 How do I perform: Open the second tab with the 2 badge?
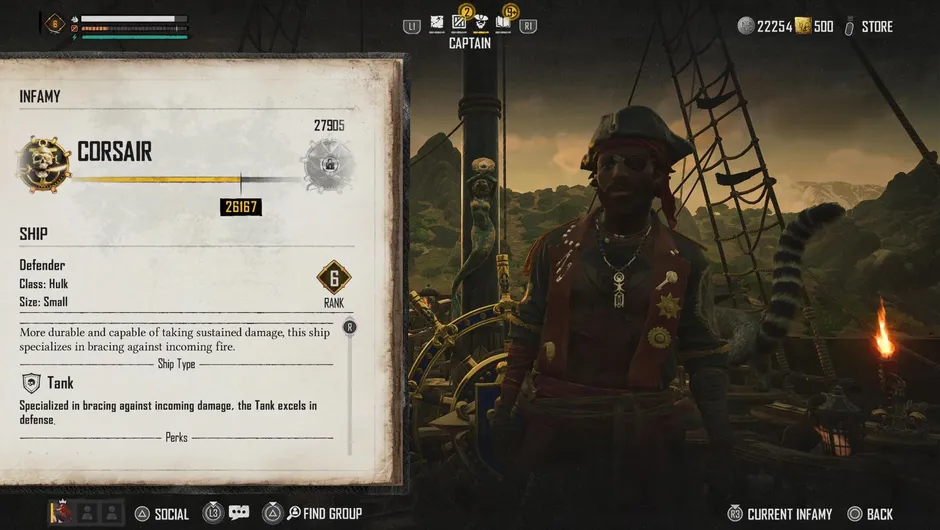460,22
